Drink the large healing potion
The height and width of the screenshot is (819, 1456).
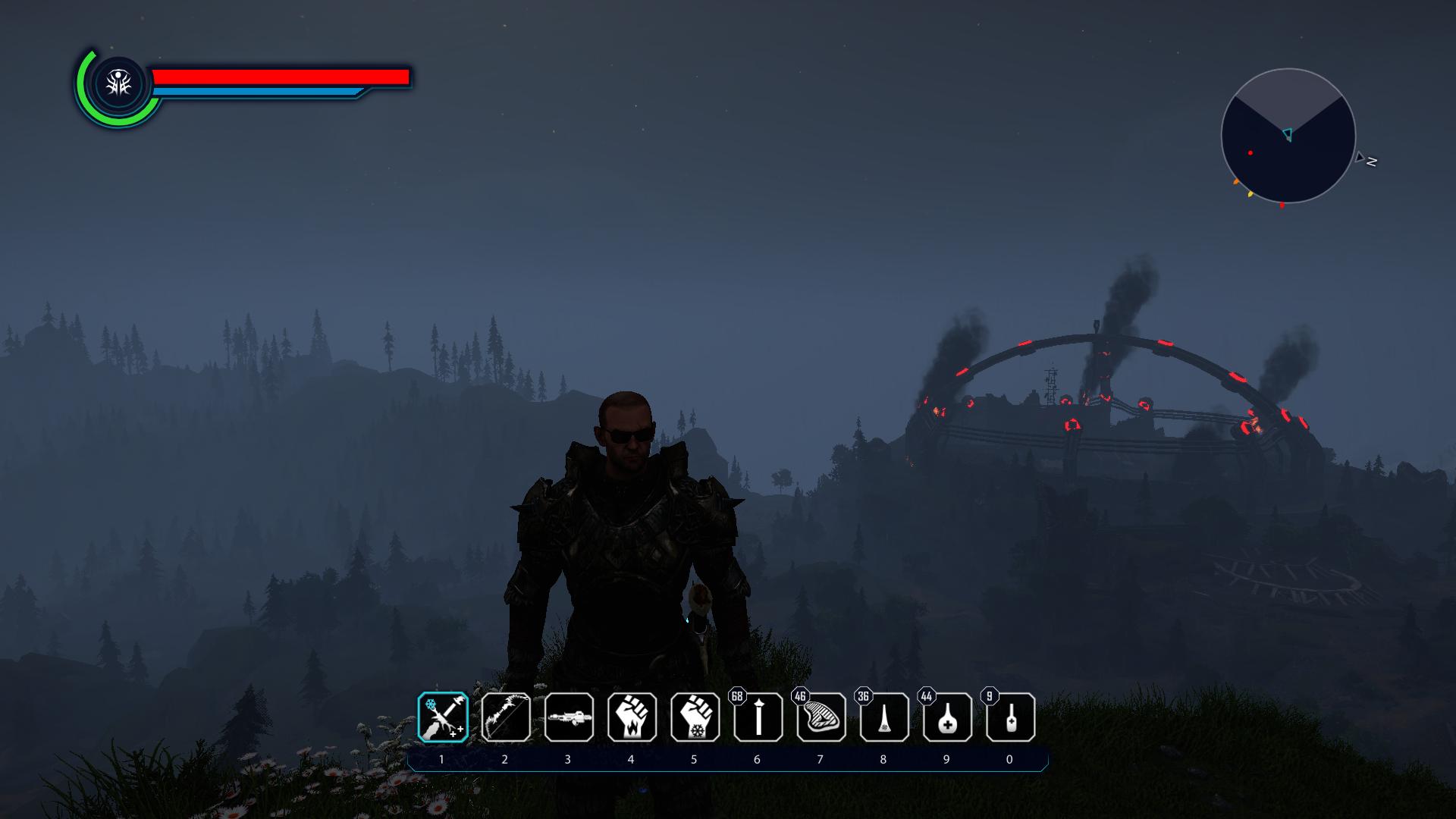pyautogui.click(x=947, y=717)
